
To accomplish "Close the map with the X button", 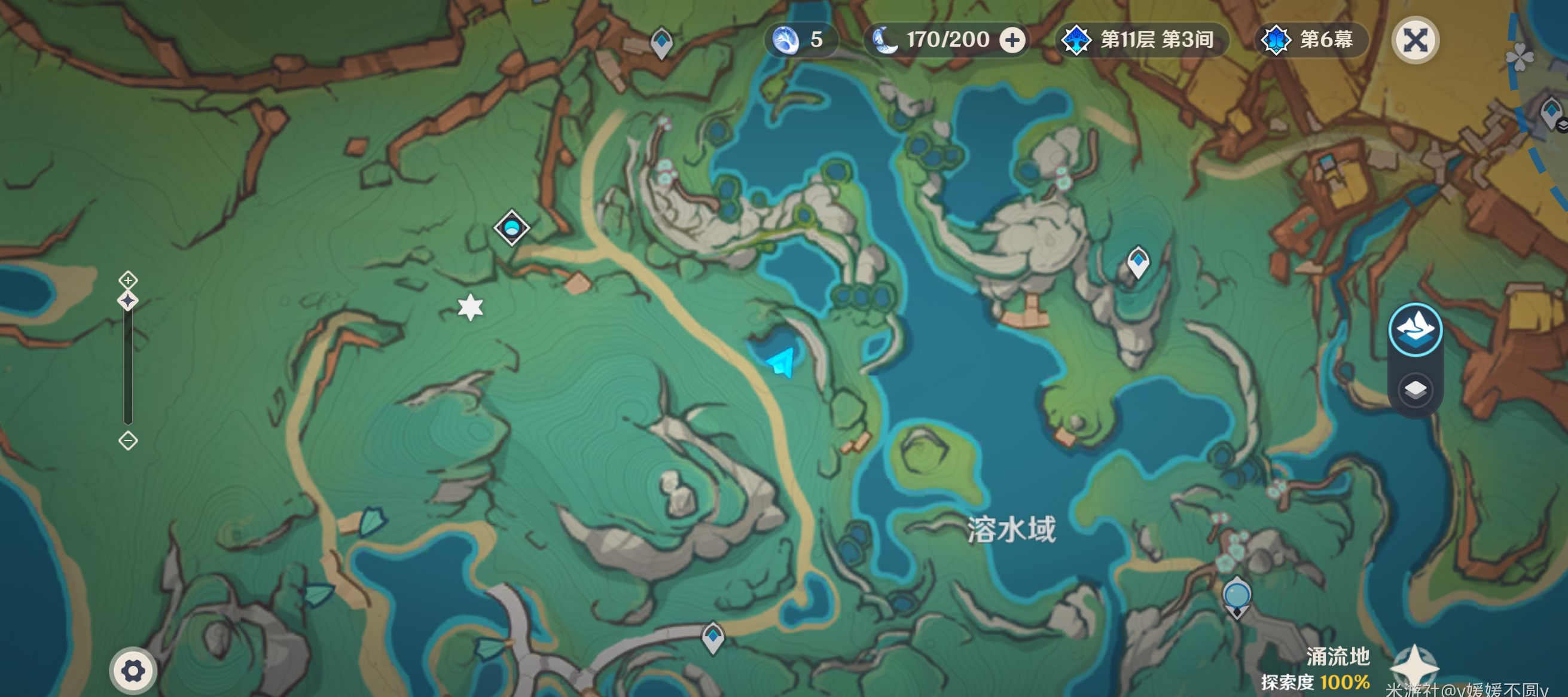I will (x=1416, y=41).
